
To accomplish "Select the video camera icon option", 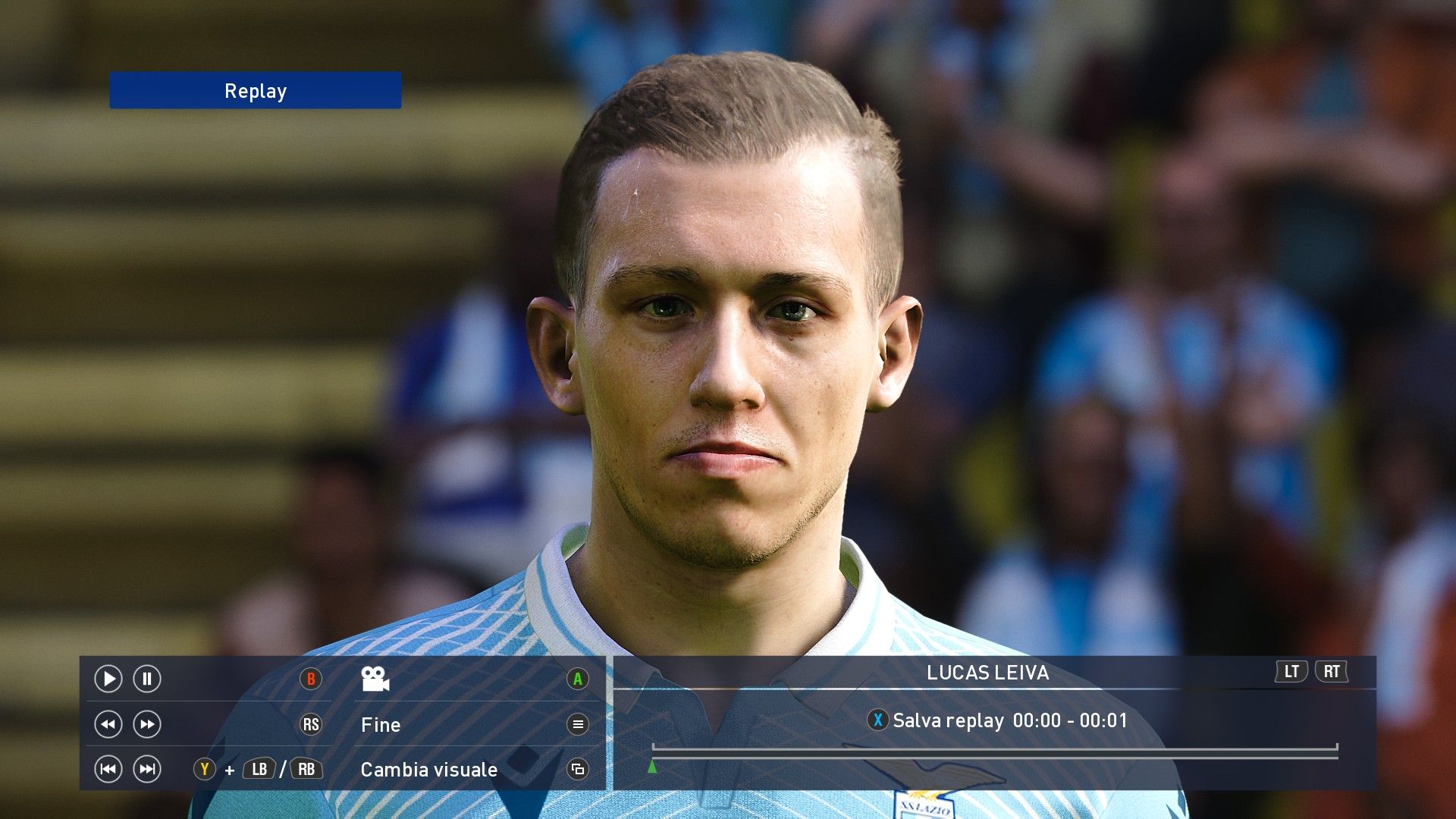I will [x=375, y=679].
